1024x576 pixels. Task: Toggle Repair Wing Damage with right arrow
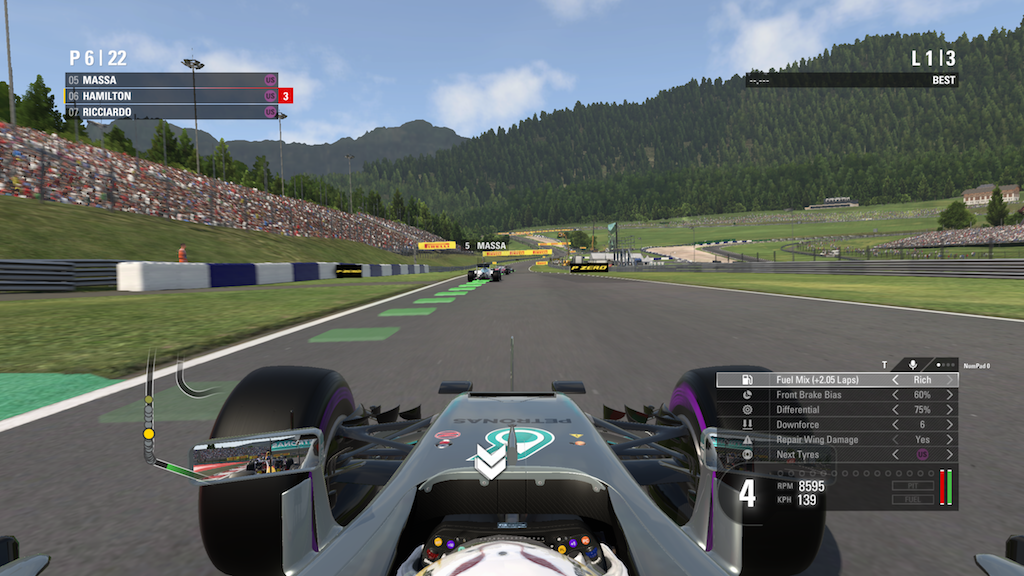(949, 440)
